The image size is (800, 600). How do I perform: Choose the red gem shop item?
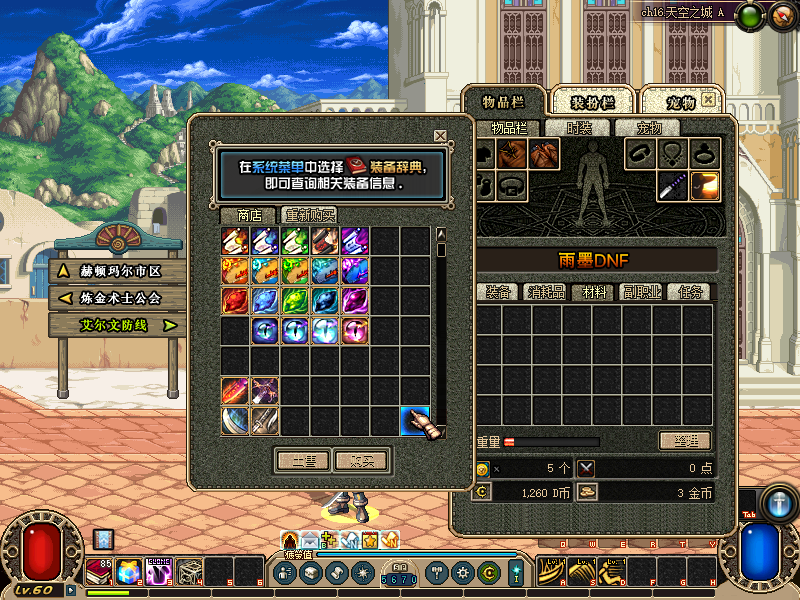coord(236,300)
